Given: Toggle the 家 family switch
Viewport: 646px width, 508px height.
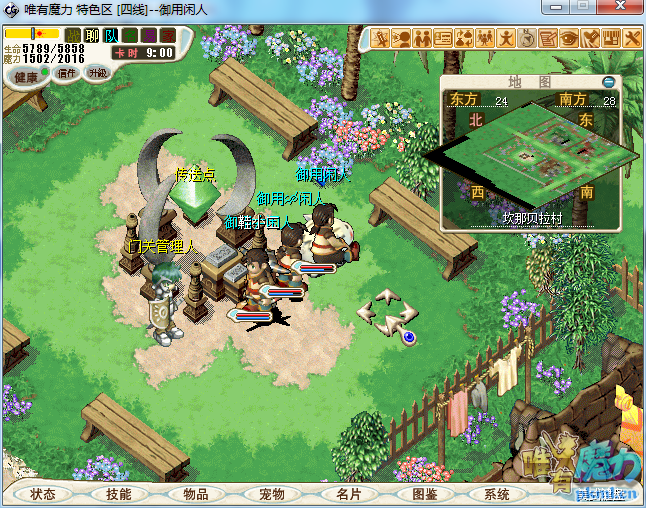Looking at the screenshot, I should coord(168,36).
